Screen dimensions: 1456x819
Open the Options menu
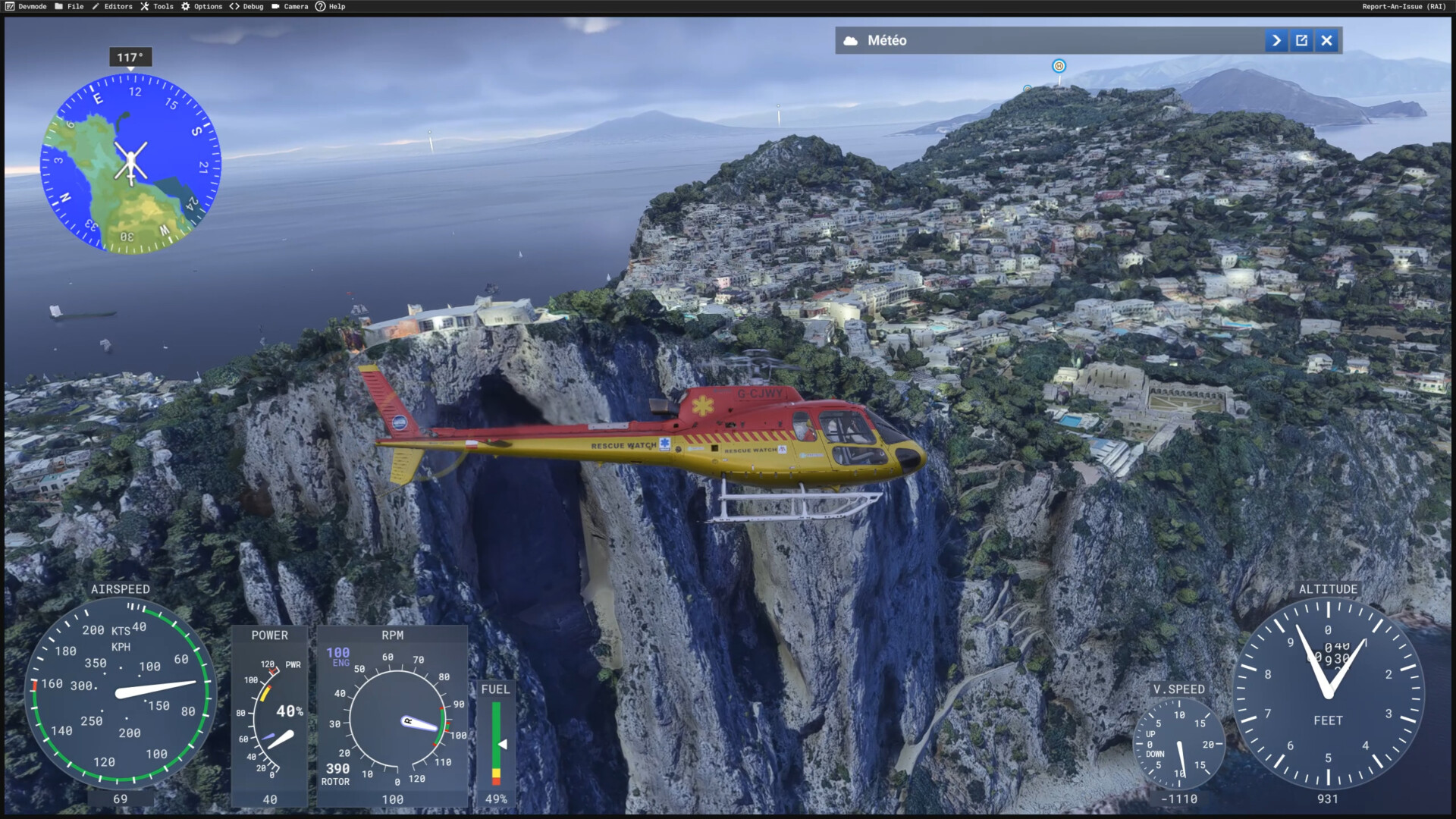[202, 7]
